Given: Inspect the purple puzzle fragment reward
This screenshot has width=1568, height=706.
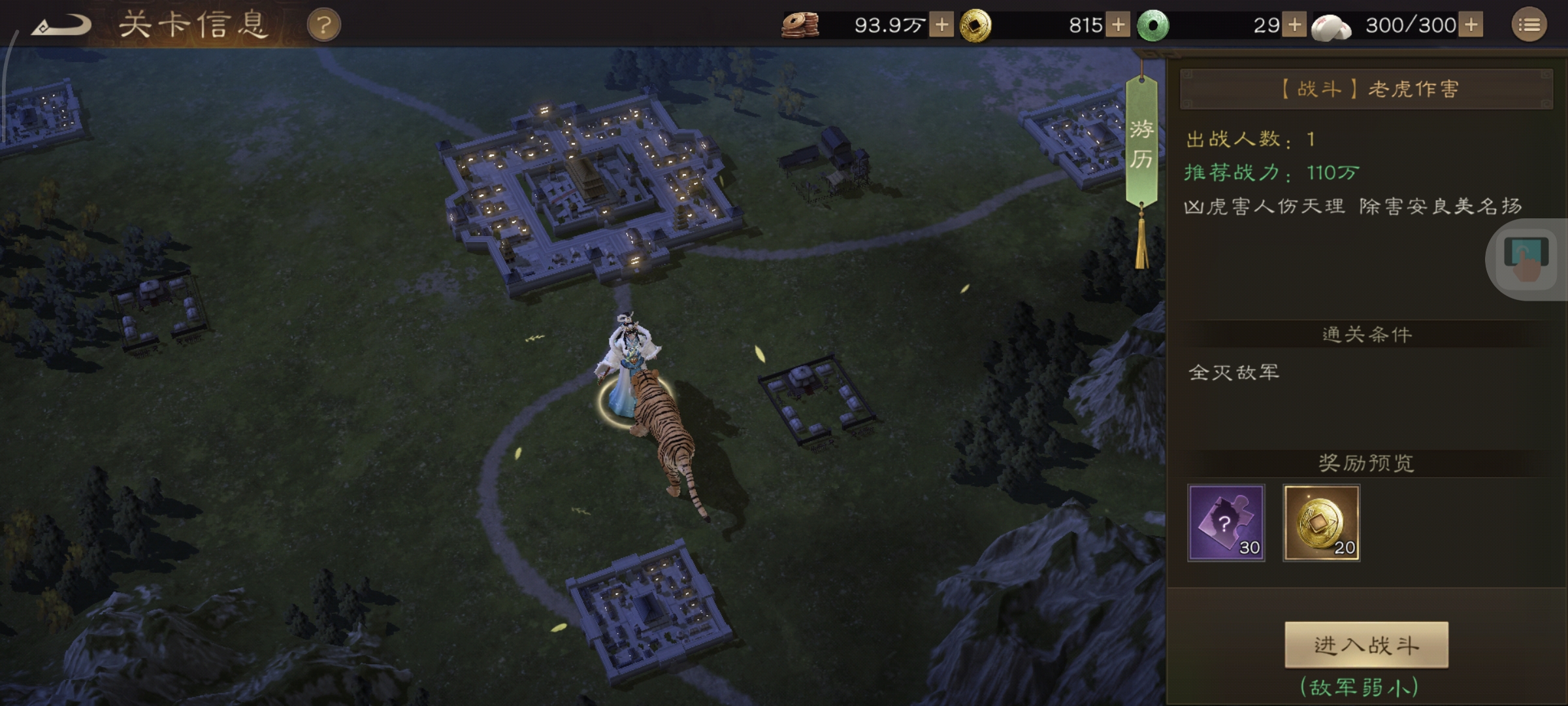Looking at the screenshot, I should point(1226,522).
